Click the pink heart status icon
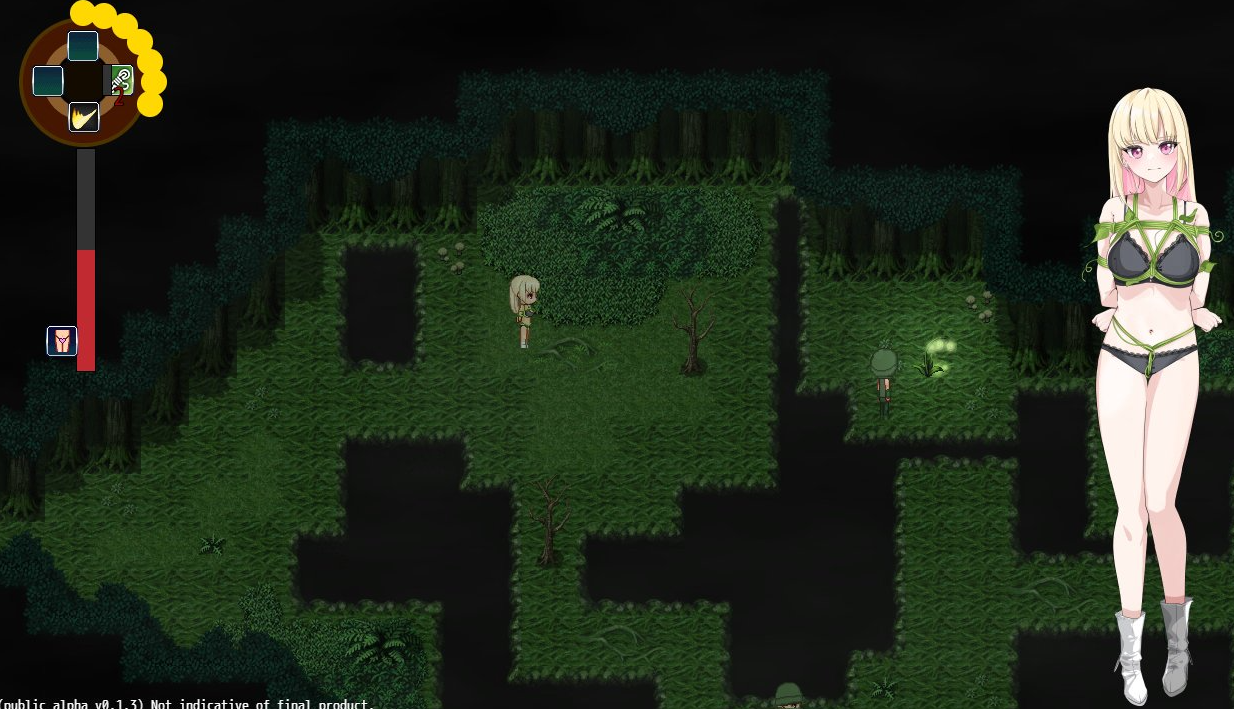The width and height of the screenshot is (1234, 709). (x=62, y=341)
